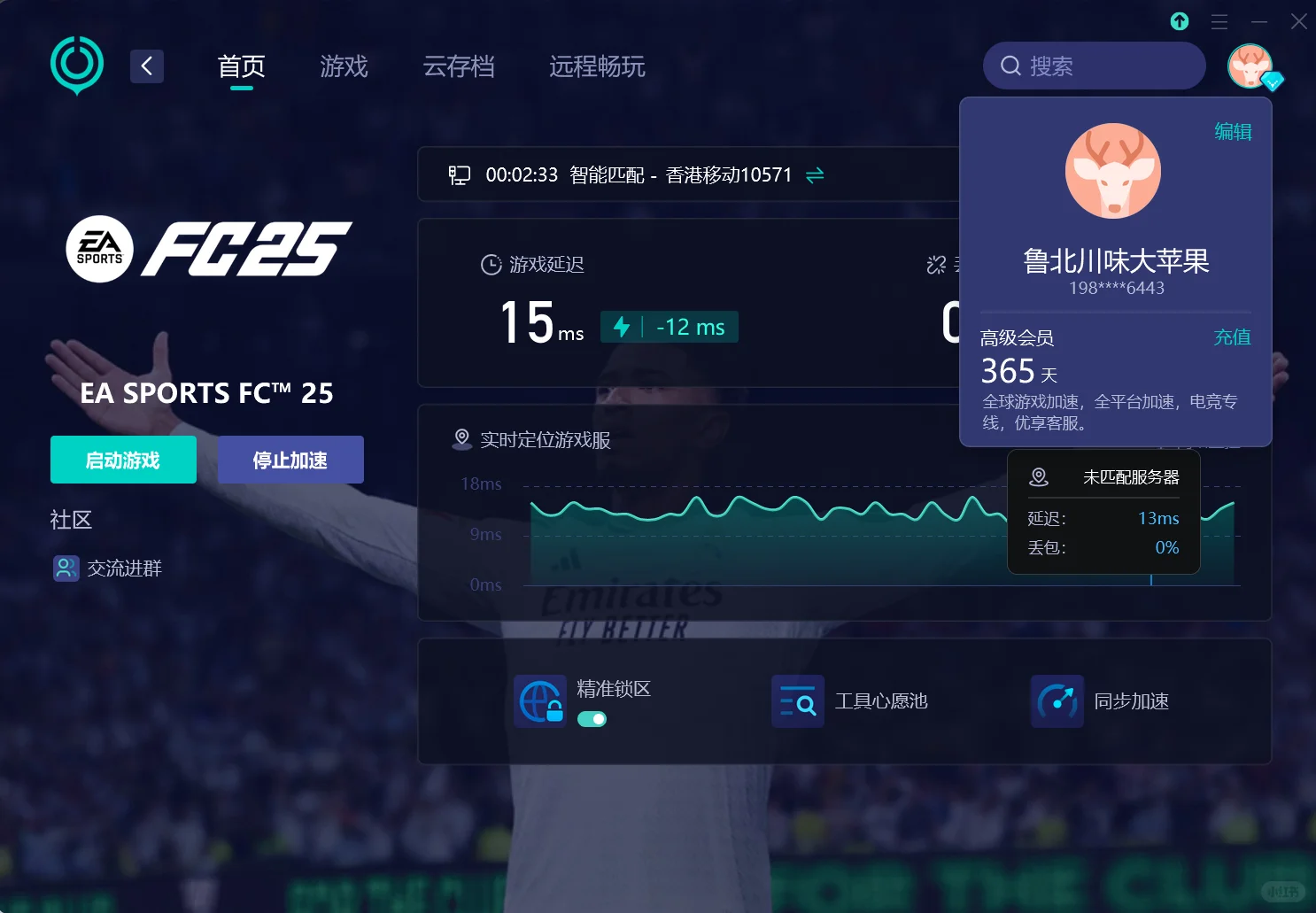Open the hamburger menu in title bar
The height and width of the screenshot is (913, 1316).
(x=1218, y=20)
